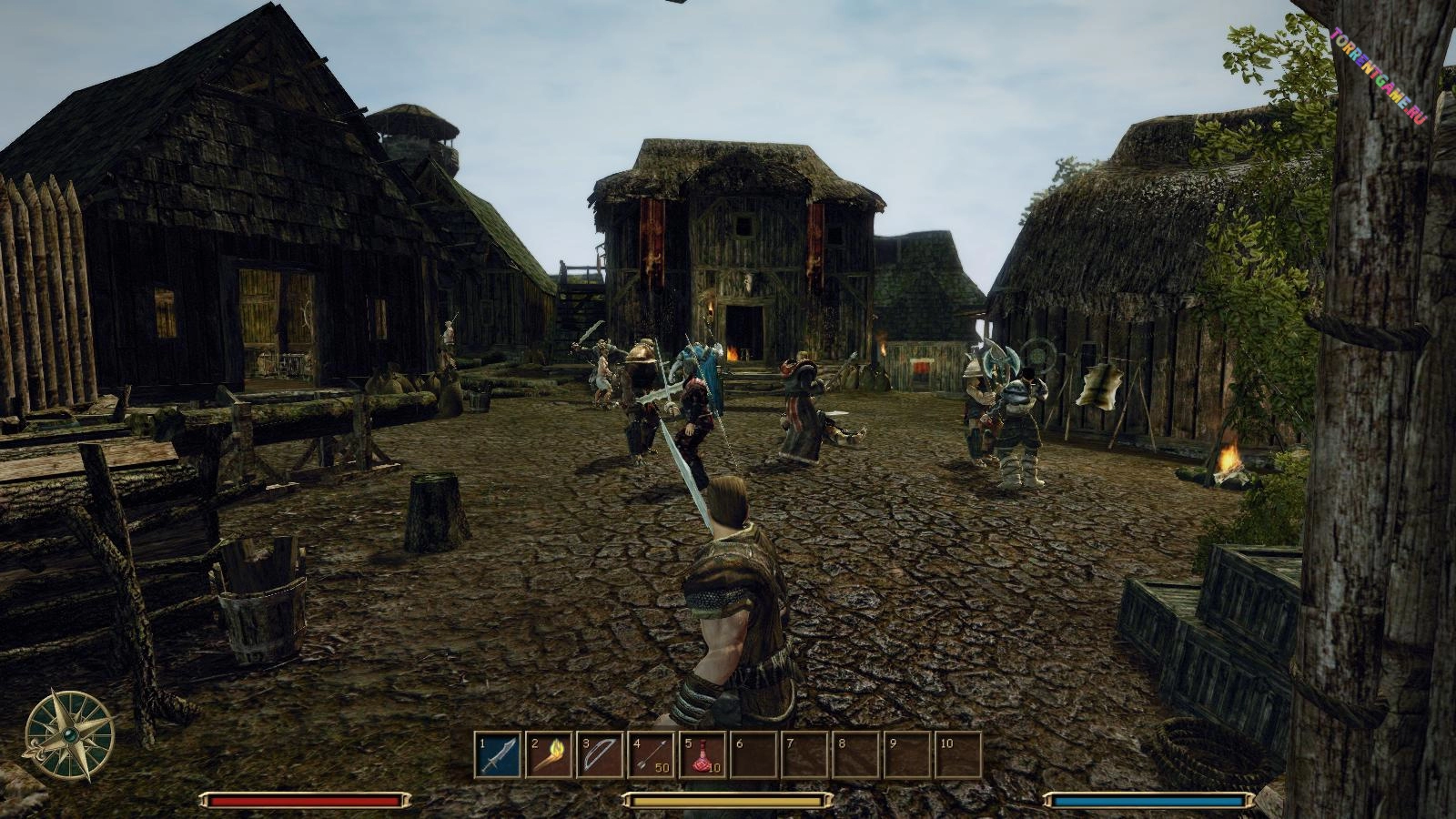The width and height of the screenshot is (1456, 819).
Task: Use the red health potion slot
Action: click(x=703, y=755)
